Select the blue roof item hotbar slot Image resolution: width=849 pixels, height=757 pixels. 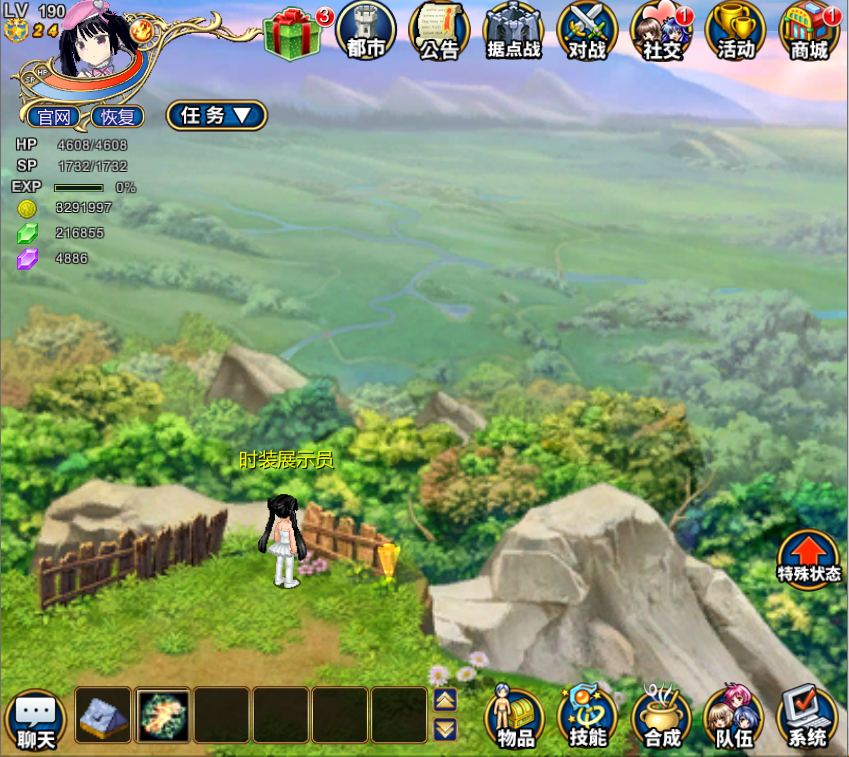(x=103, y=715)
